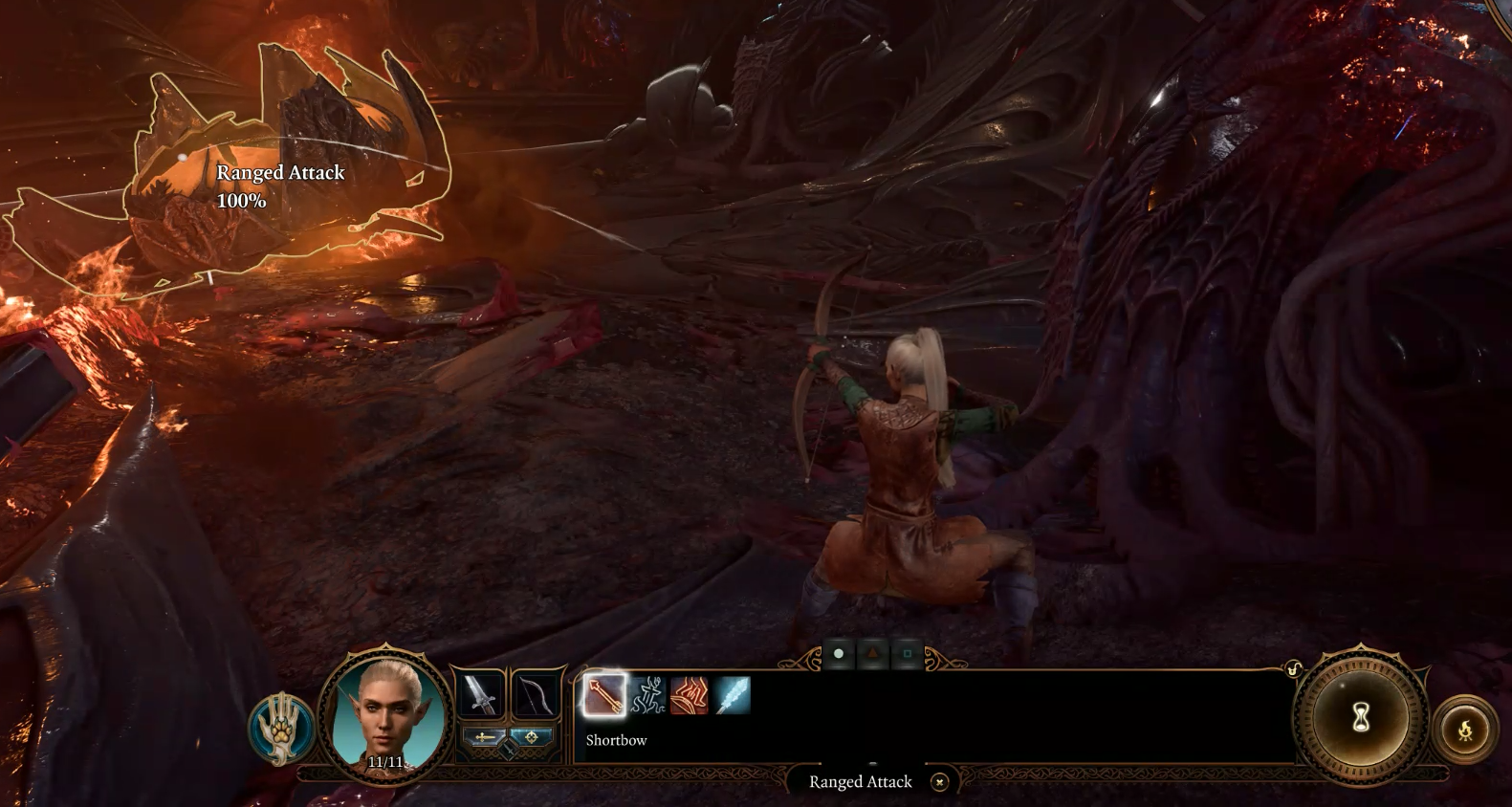Switch to the triangle action filter tab
Image resolution: width=1512 pixels, height=807 pixels.
point(872,653)
